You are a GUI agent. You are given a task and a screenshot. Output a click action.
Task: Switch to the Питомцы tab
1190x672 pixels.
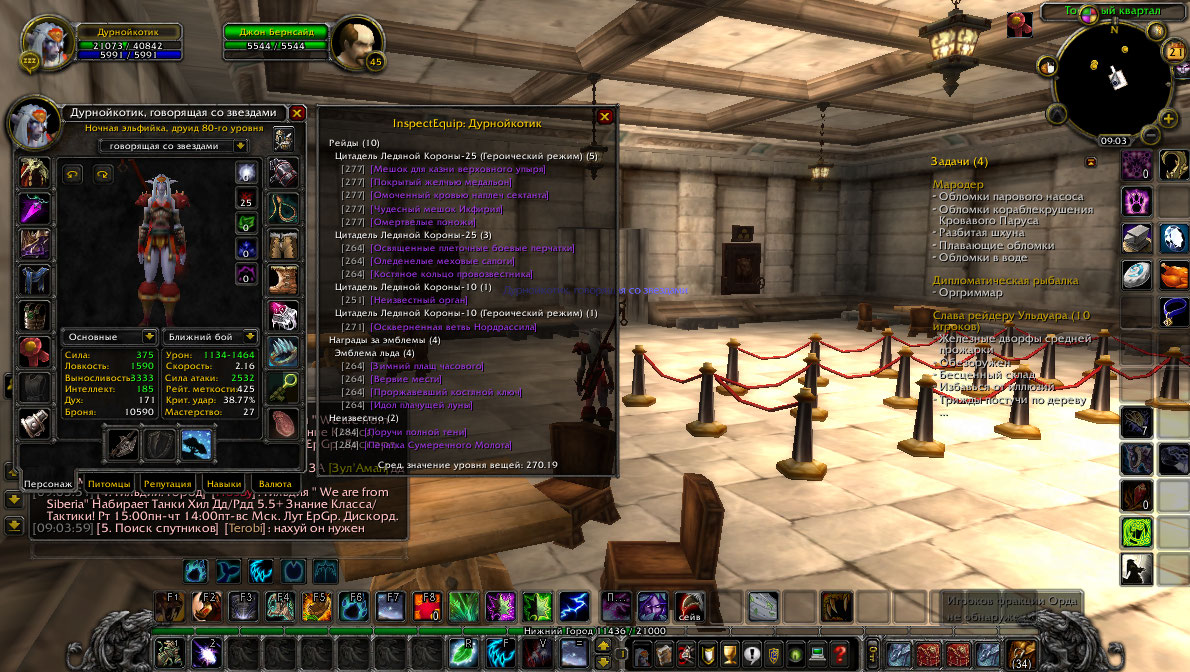pos(109,484)
